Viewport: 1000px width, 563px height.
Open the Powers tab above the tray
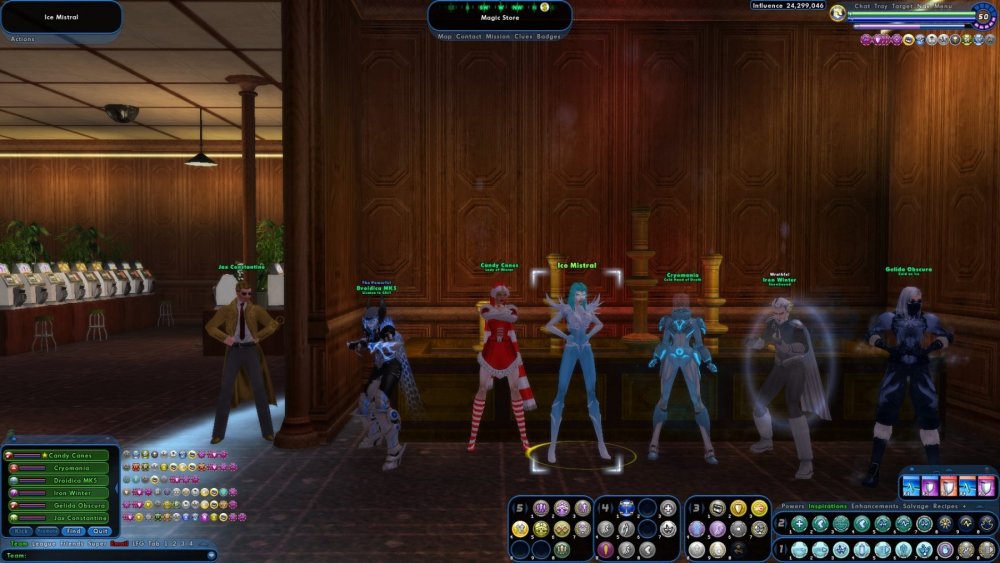(793, 506)
